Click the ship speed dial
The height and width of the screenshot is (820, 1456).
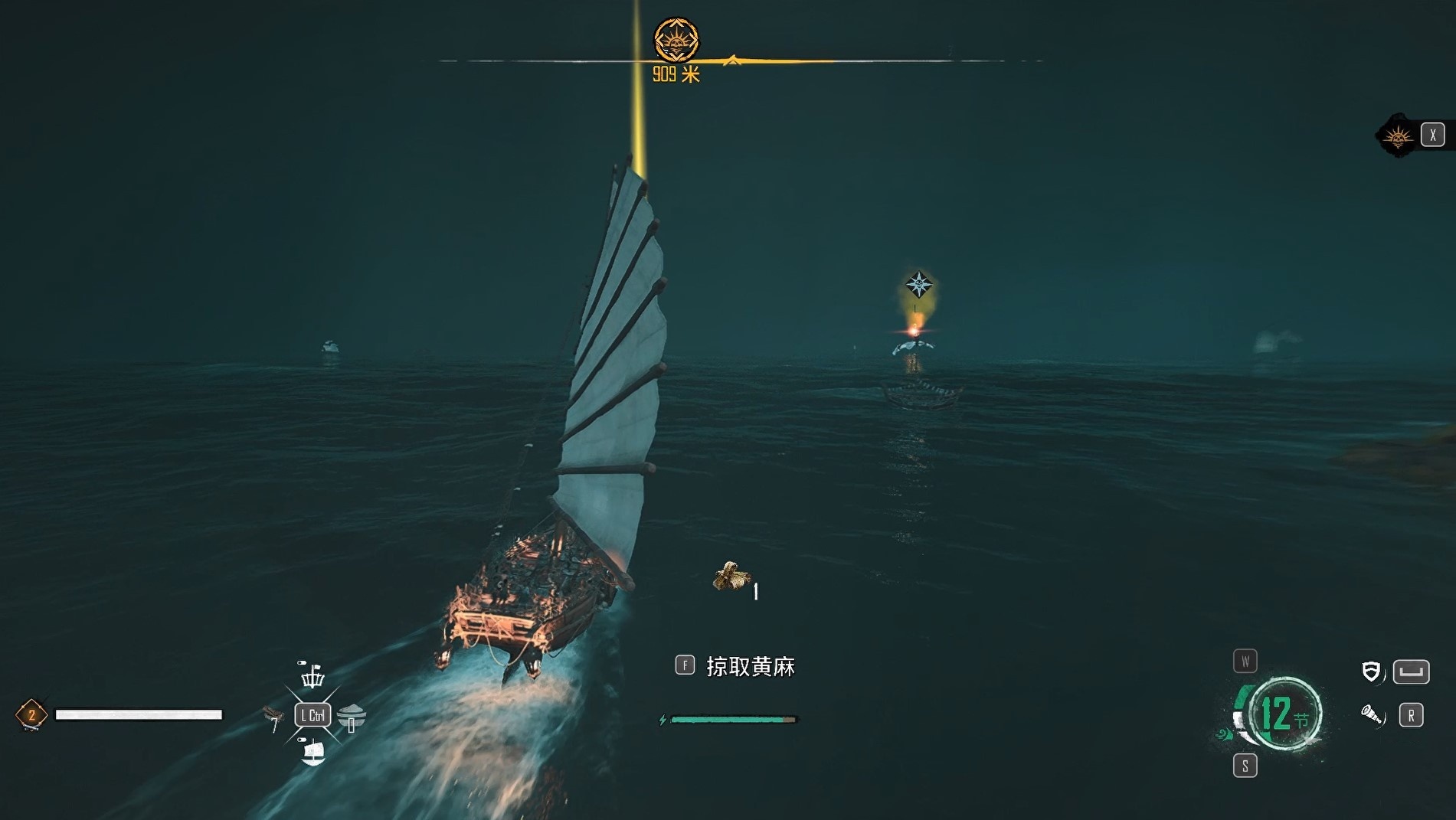[x=1283, y=714]
